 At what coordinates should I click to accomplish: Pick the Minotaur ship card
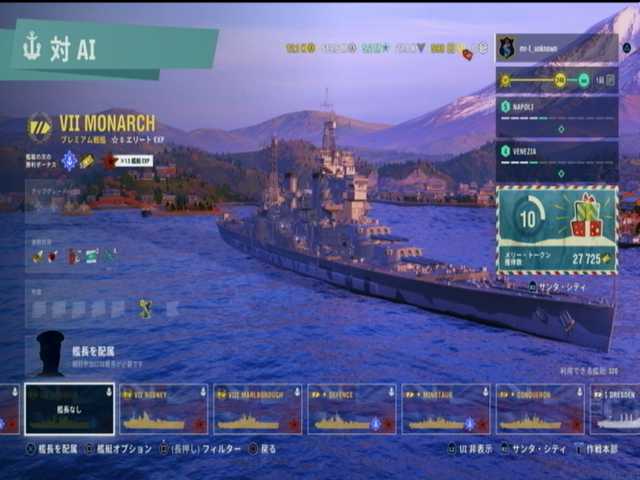(445, 410)
